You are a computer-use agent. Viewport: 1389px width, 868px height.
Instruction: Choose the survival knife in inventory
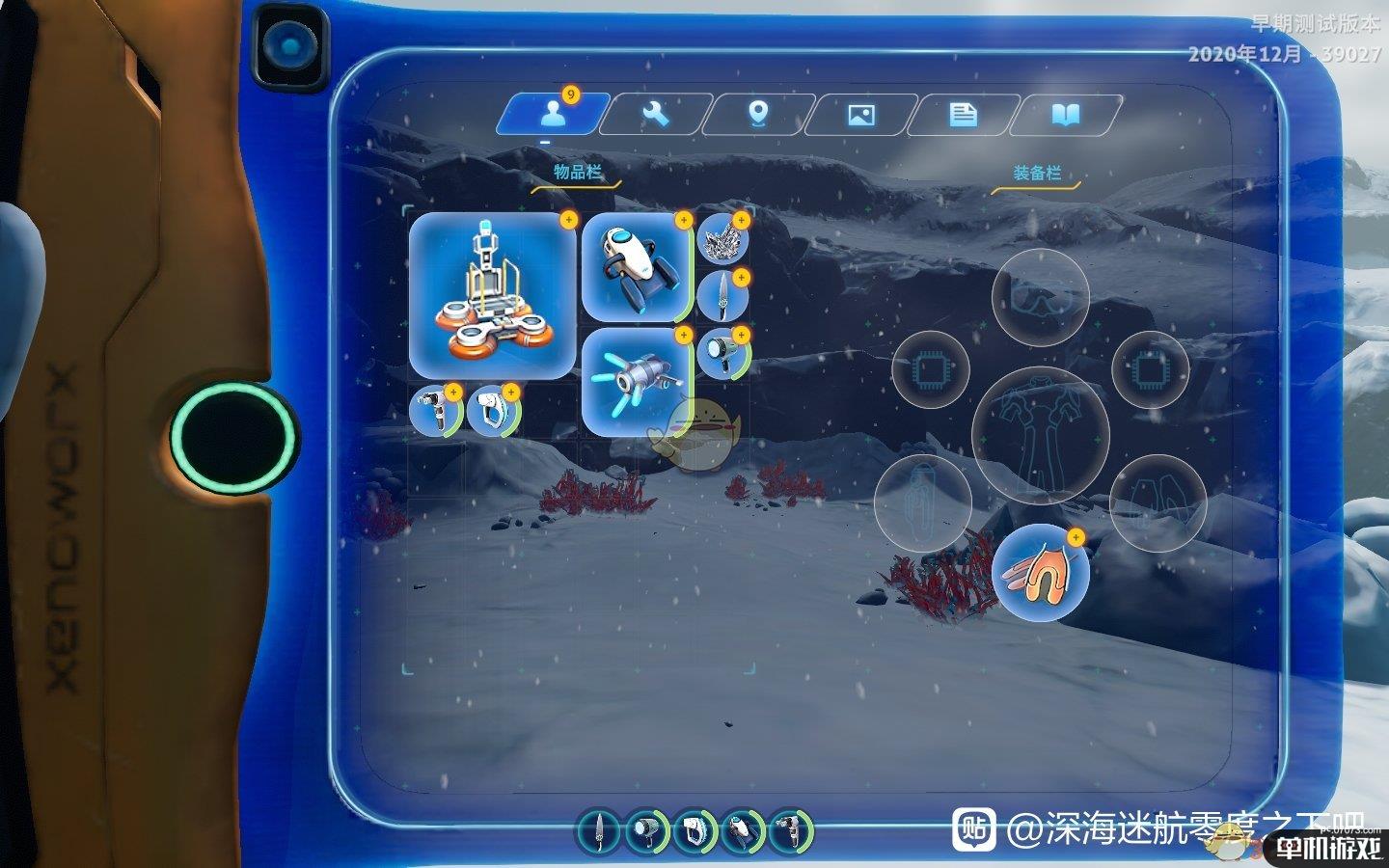tap(722, 295)
